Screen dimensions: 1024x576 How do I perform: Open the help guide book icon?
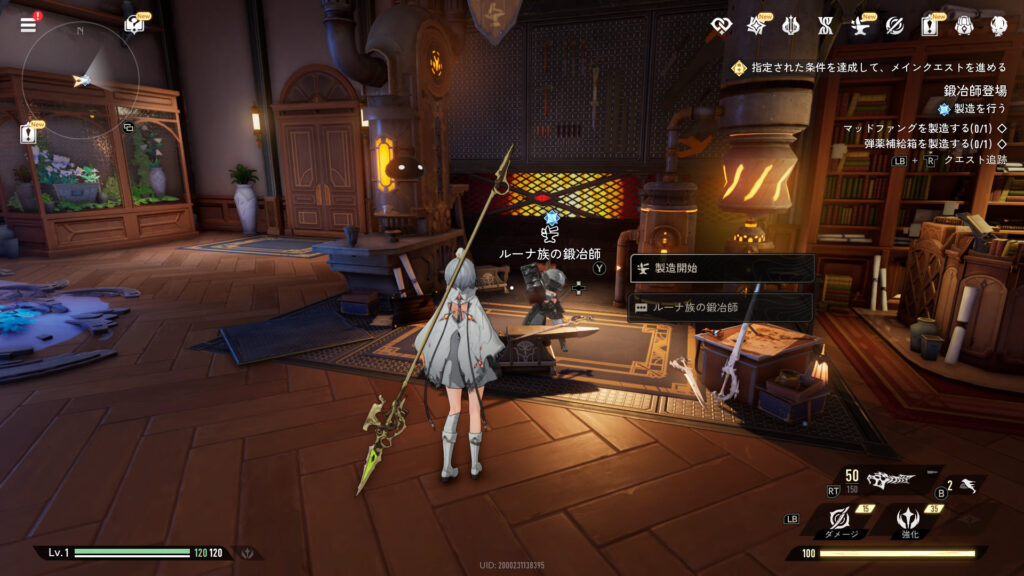[134, 24]
